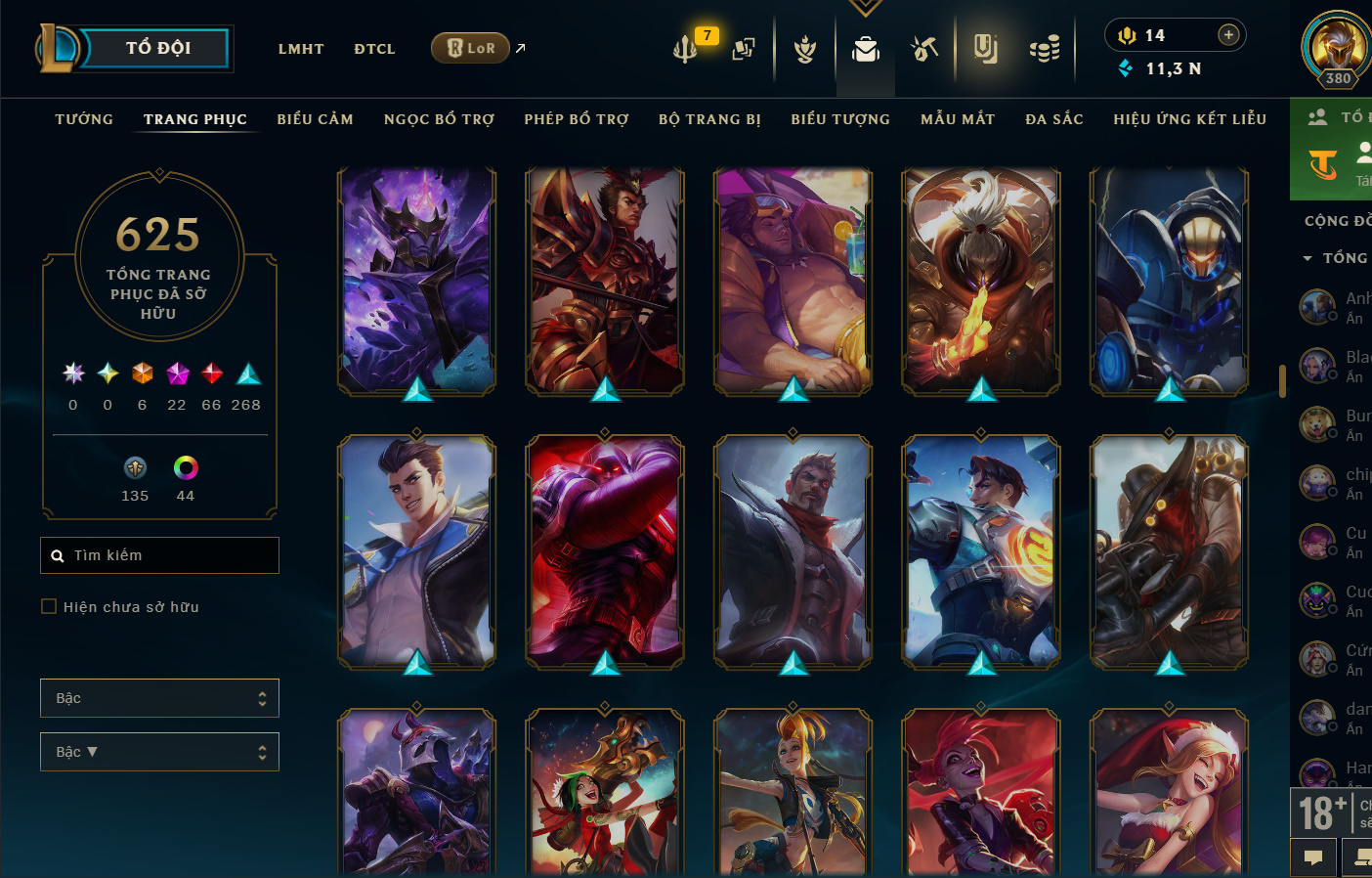1372x878 pixels.
Task: Open the Bậc ▼ sort order dropdown
Action: point(159,752)
